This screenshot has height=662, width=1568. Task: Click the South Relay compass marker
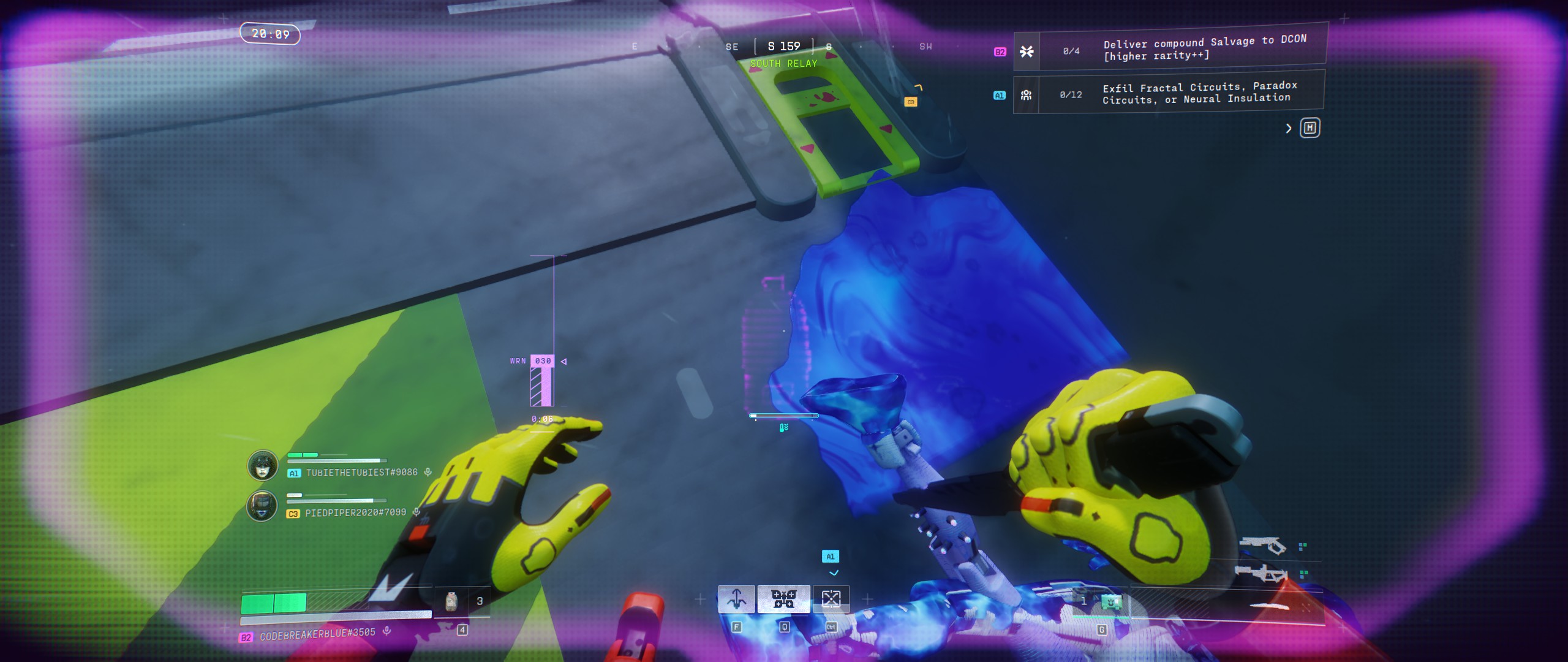pyautogui.click(x=783, y=64)
